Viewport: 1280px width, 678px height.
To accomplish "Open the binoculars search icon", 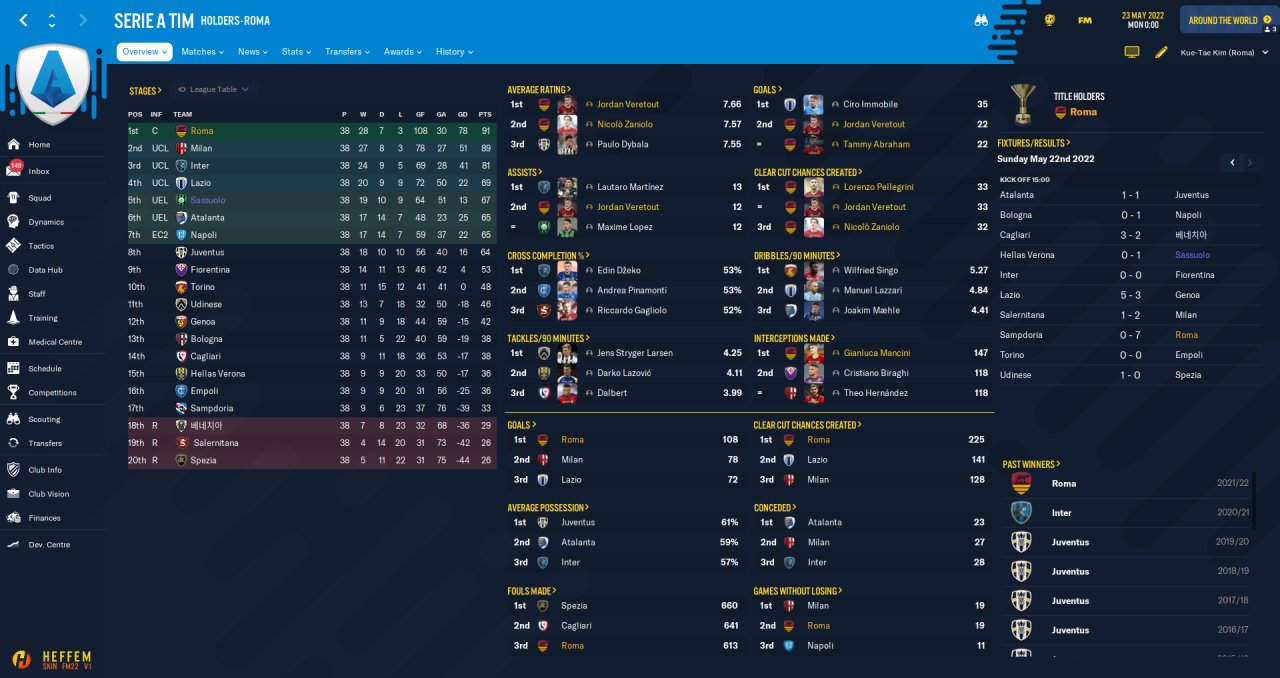I will 981,20.
